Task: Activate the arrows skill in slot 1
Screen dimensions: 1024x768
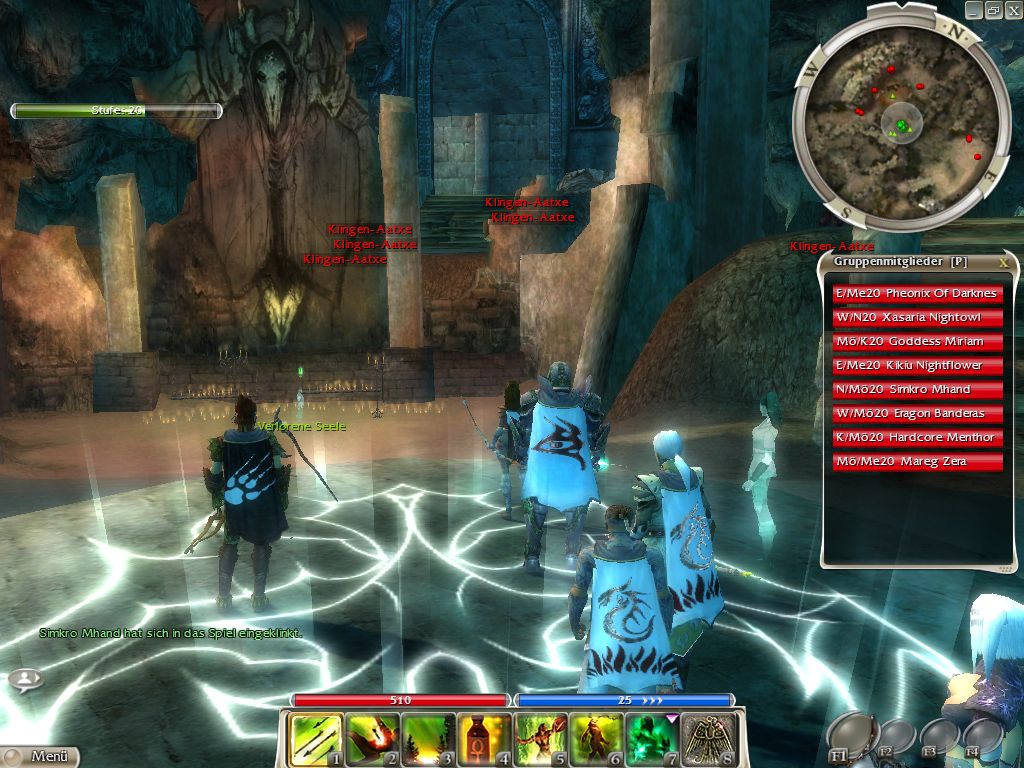Action: [315, 739]
